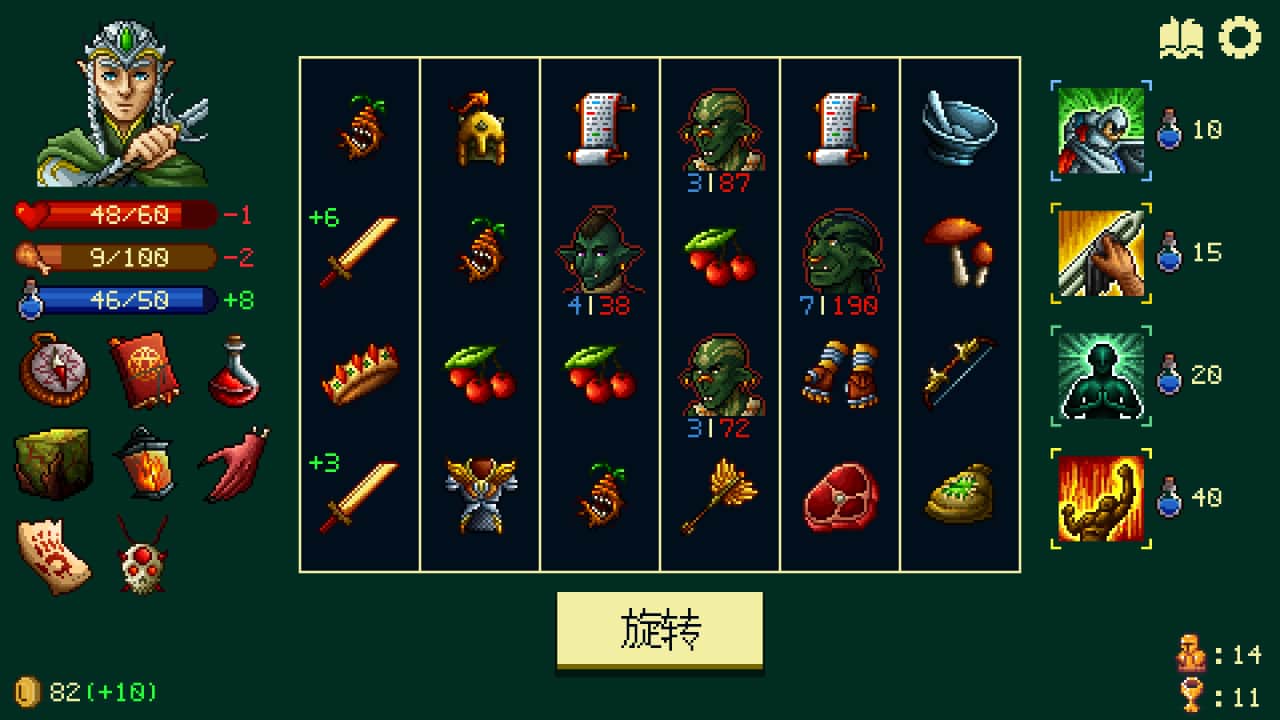Use the red potion vial
The height and width of the screenshot is (720, 1280).
pos(232,370)
